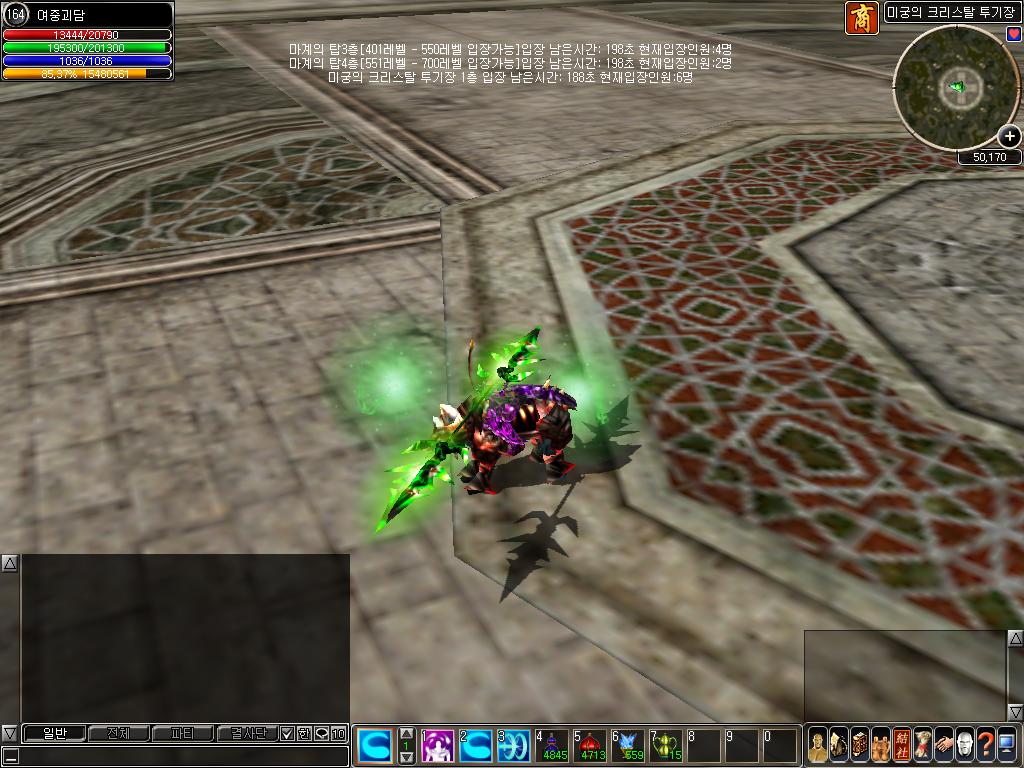The width and height of the screenshot is (1024, 768).
Task: Open the 파티 chat tab
Action: point(182,734)
